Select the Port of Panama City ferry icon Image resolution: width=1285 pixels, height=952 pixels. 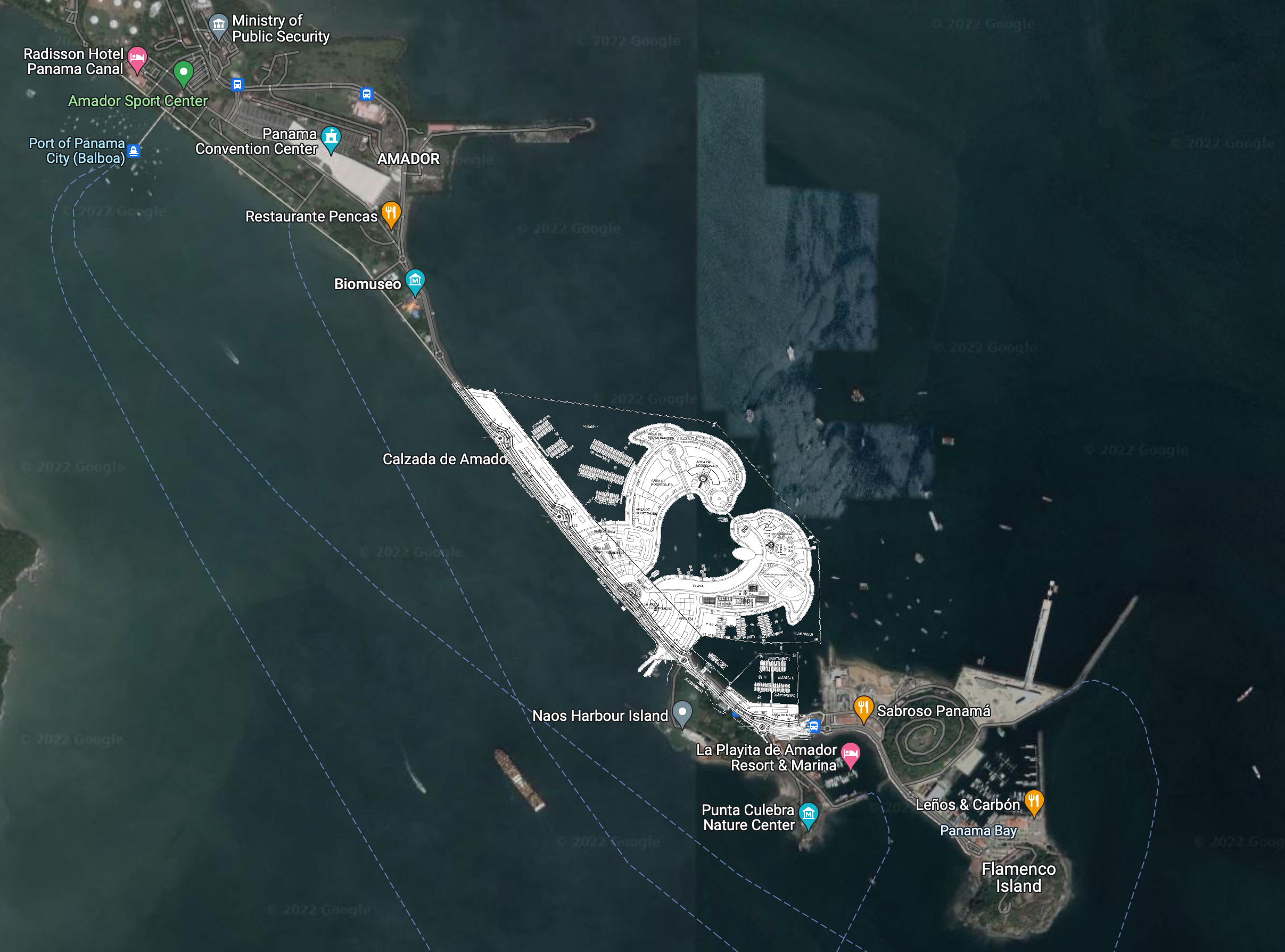click(x=134, y=151)
